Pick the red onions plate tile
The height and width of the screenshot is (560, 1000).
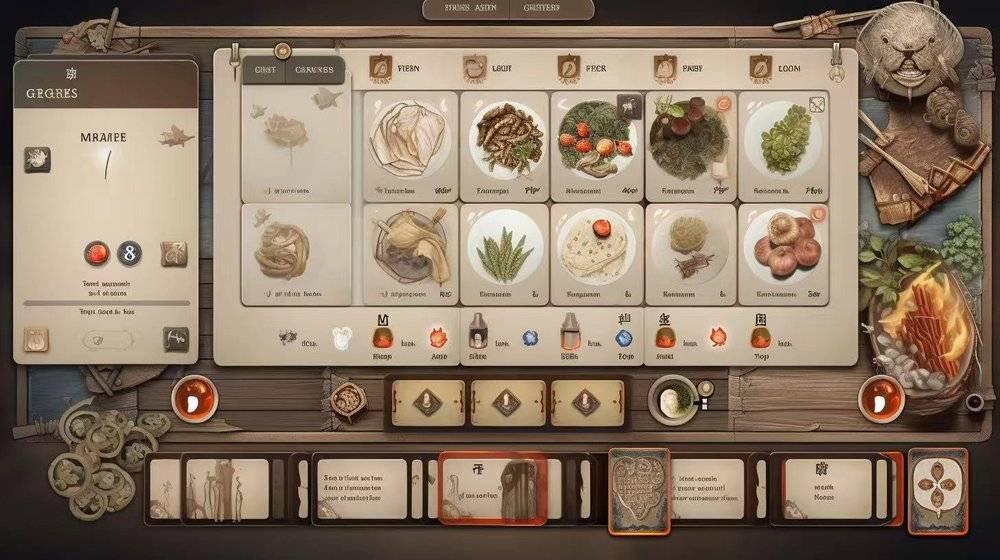click(783, 250)
